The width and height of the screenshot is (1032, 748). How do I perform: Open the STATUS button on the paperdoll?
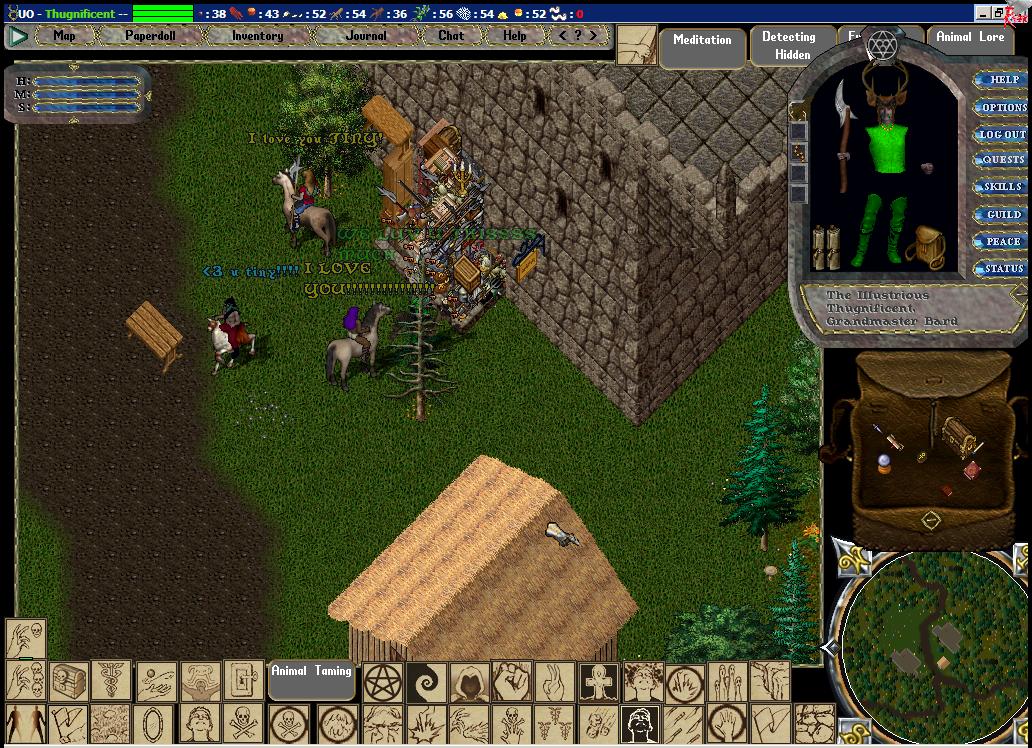pyautogui.click(x=1002, y=268)
